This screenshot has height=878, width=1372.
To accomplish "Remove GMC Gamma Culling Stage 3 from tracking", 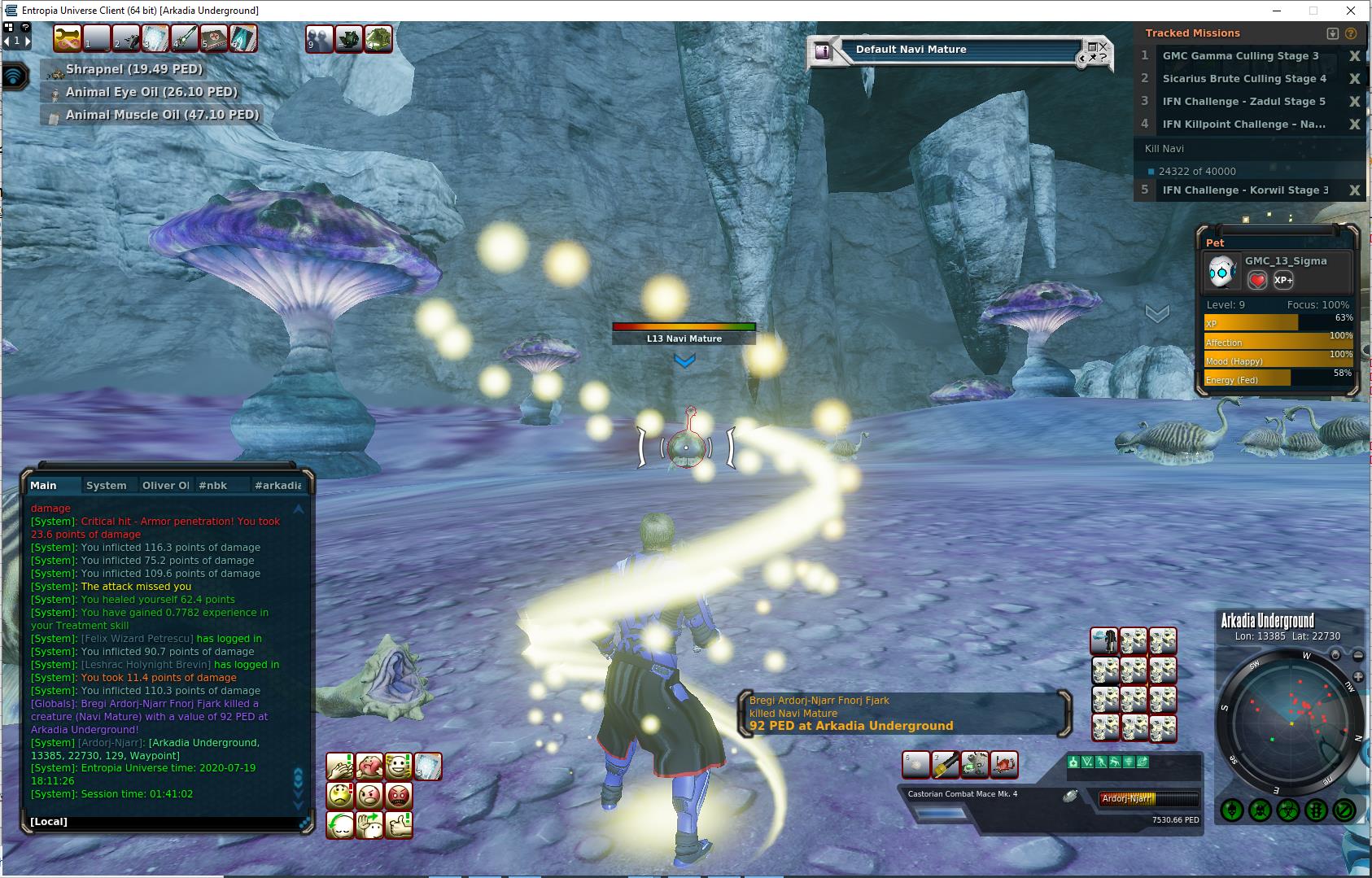I will pyautogui.click(x=1354, y=56).
